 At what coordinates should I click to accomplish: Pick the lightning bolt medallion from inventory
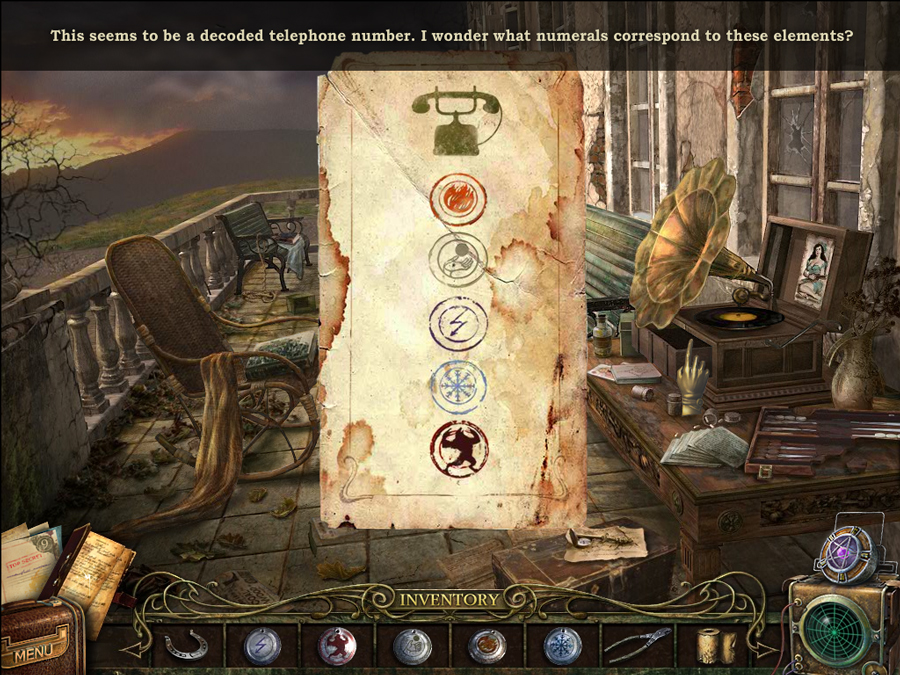[262, 646]
